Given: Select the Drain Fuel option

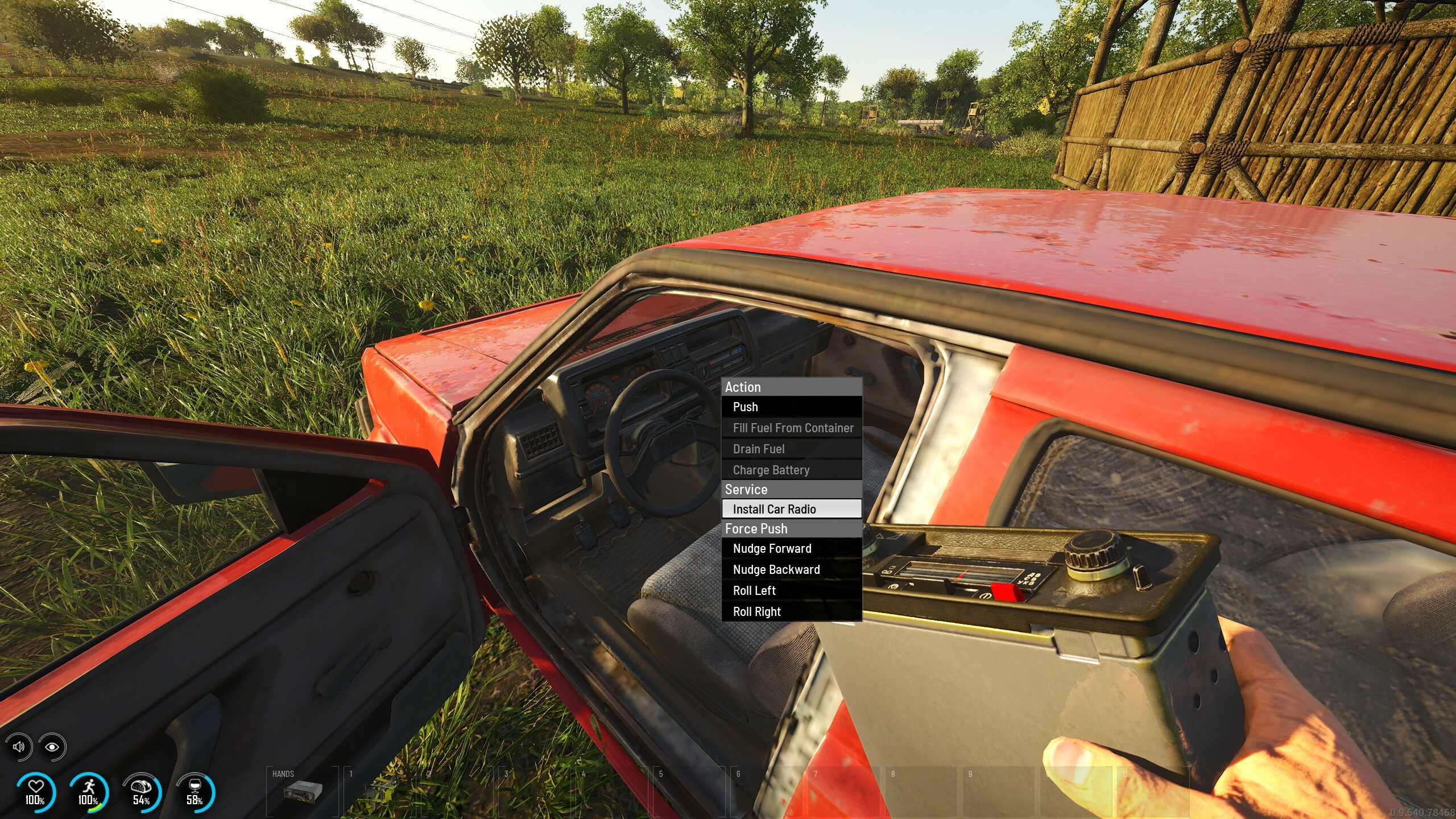Looking at the screenshot, I should coord(791,449).
